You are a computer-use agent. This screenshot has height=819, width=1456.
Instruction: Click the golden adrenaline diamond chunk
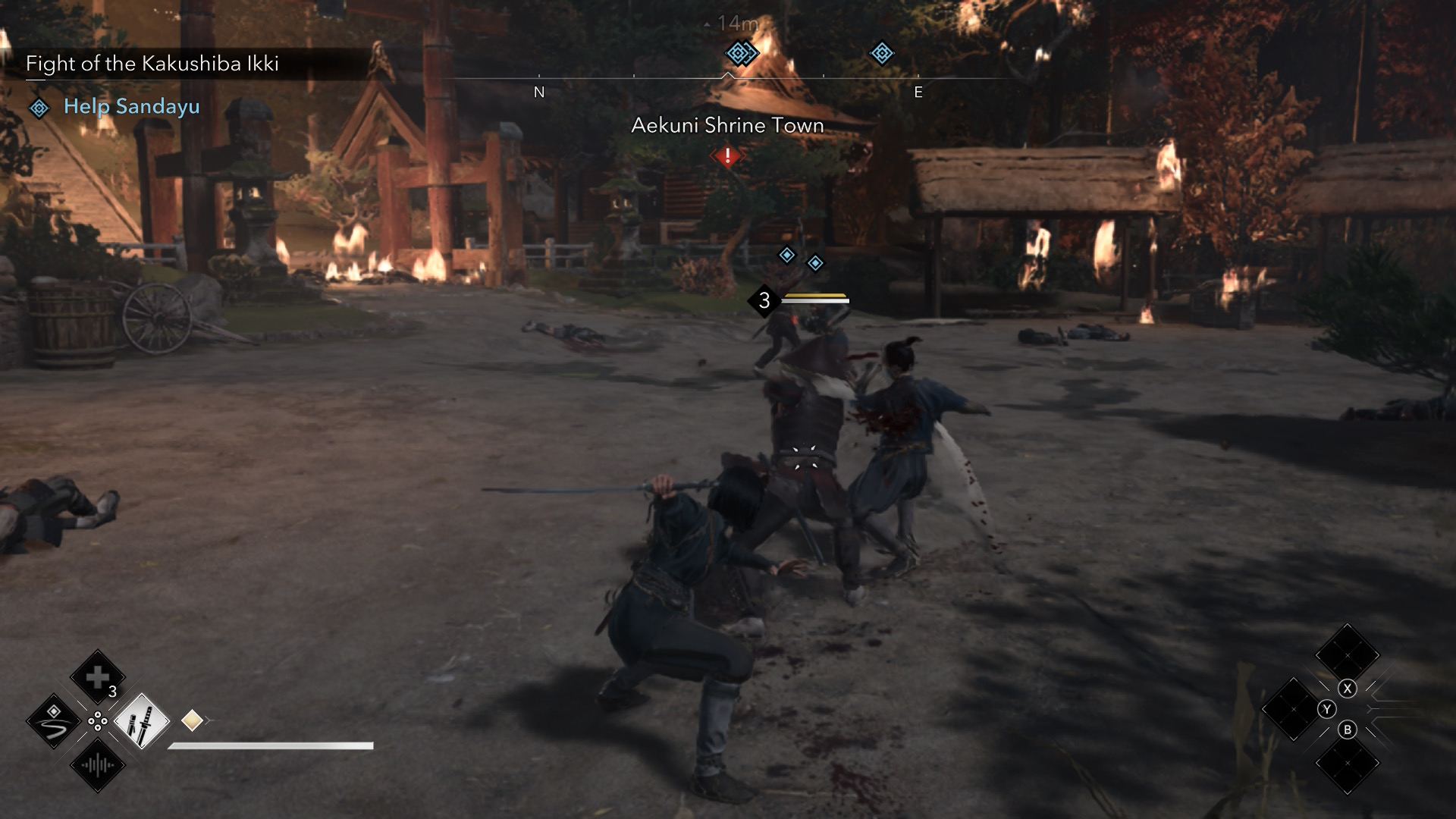click(x=192, y=720)
